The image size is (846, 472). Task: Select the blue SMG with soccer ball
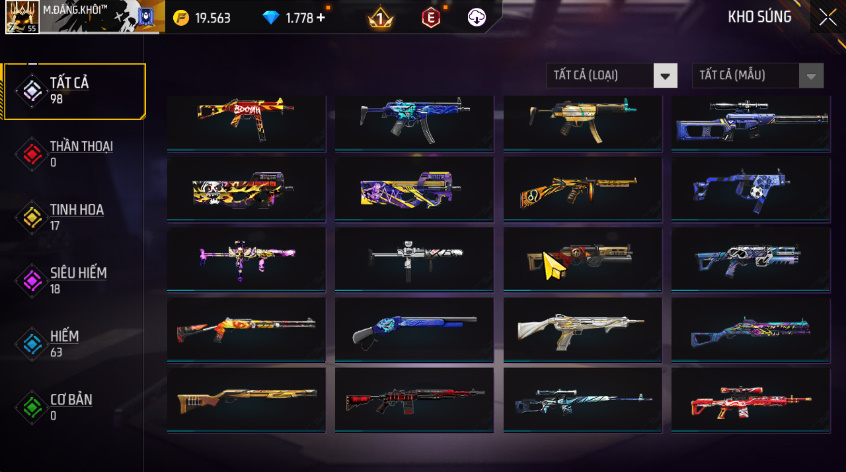coord(750,187)
